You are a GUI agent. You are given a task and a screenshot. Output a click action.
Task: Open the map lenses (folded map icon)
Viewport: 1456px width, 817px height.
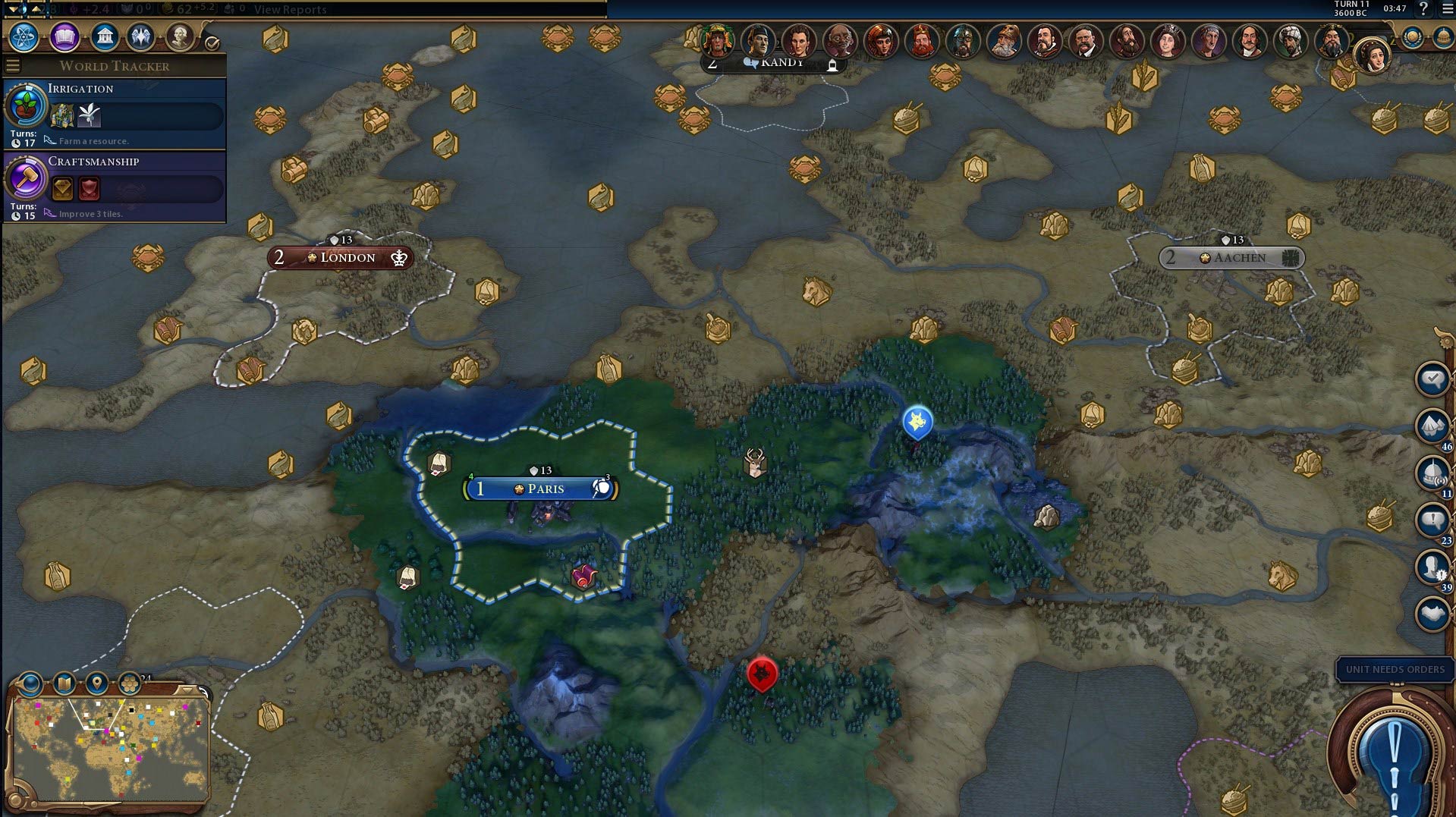coord(64,683)
